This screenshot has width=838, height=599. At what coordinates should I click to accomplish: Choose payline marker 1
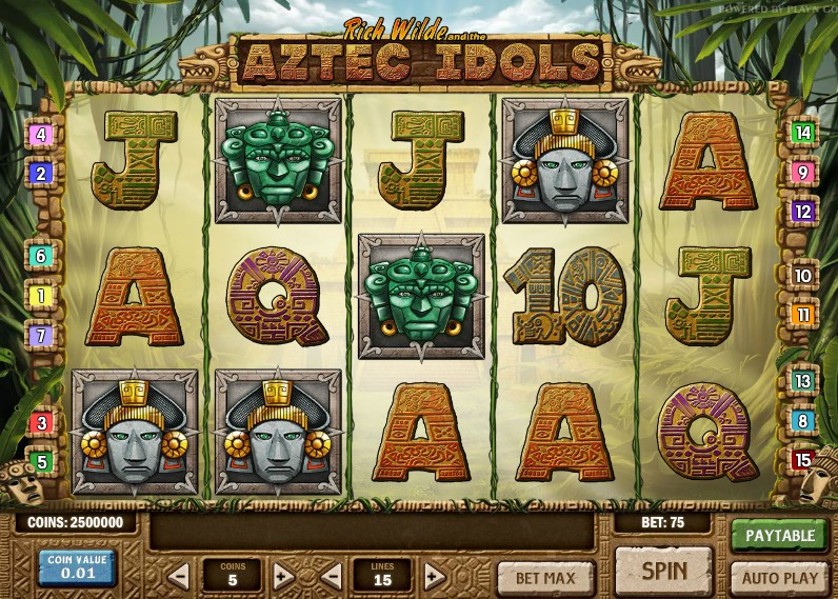(x=41, y=296)
